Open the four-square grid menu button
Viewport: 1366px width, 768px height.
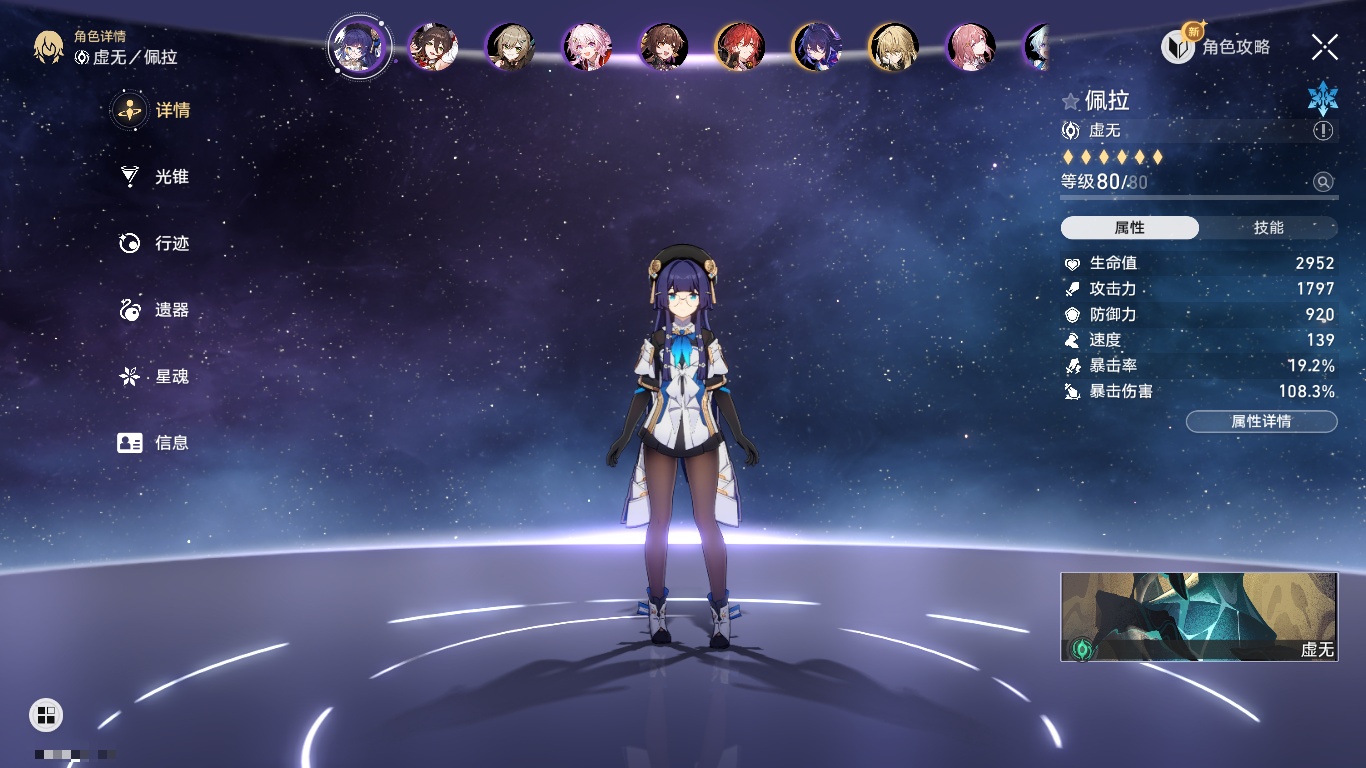pyautogui.click(x=46, y=714)
